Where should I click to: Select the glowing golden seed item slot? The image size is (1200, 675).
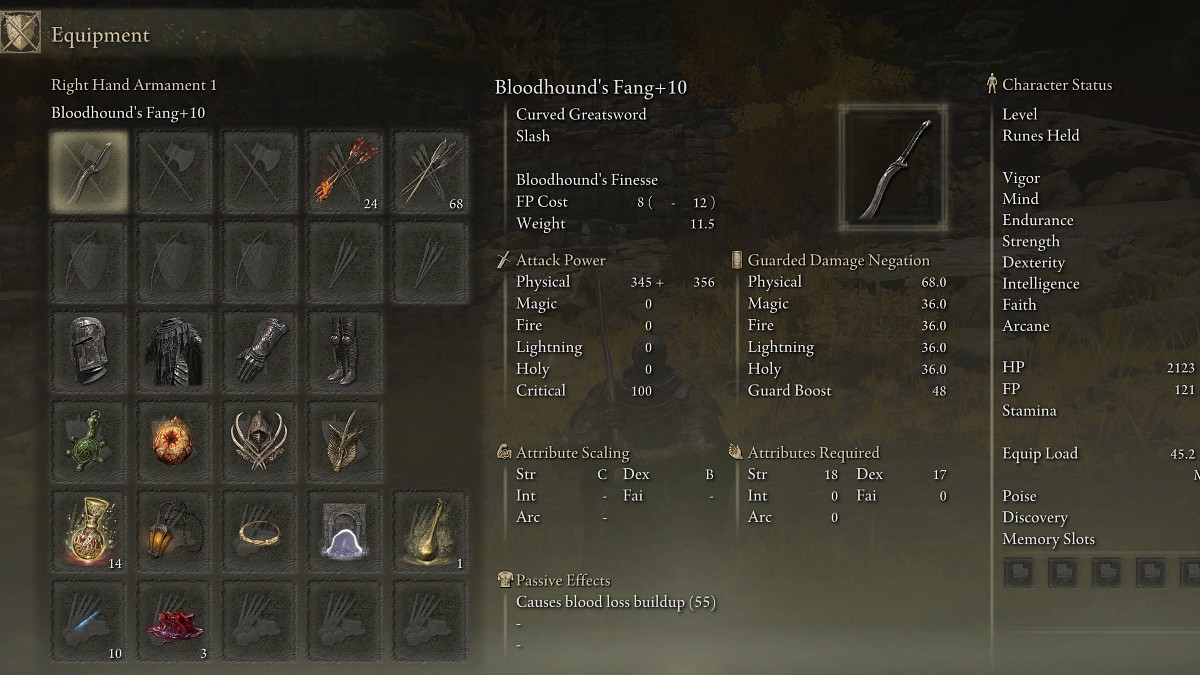[x=429, y=531]
